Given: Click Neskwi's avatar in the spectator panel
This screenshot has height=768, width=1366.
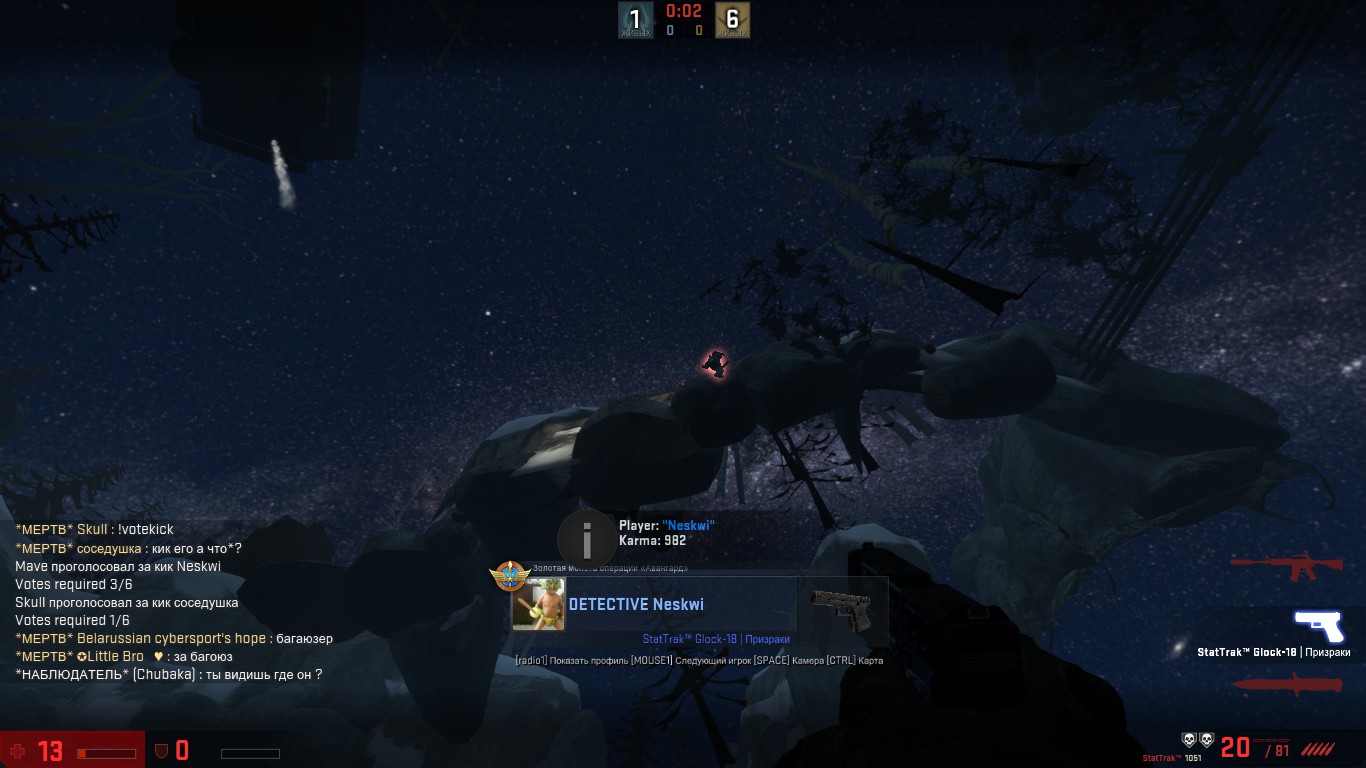Looking at the screenshot, I should (x=538, y=604).
